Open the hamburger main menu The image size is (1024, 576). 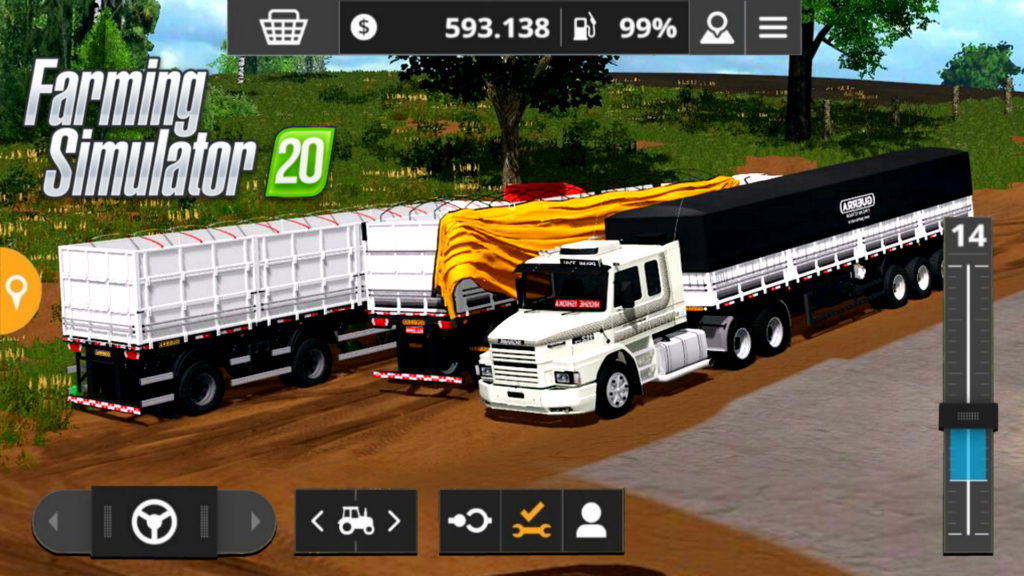772,27
